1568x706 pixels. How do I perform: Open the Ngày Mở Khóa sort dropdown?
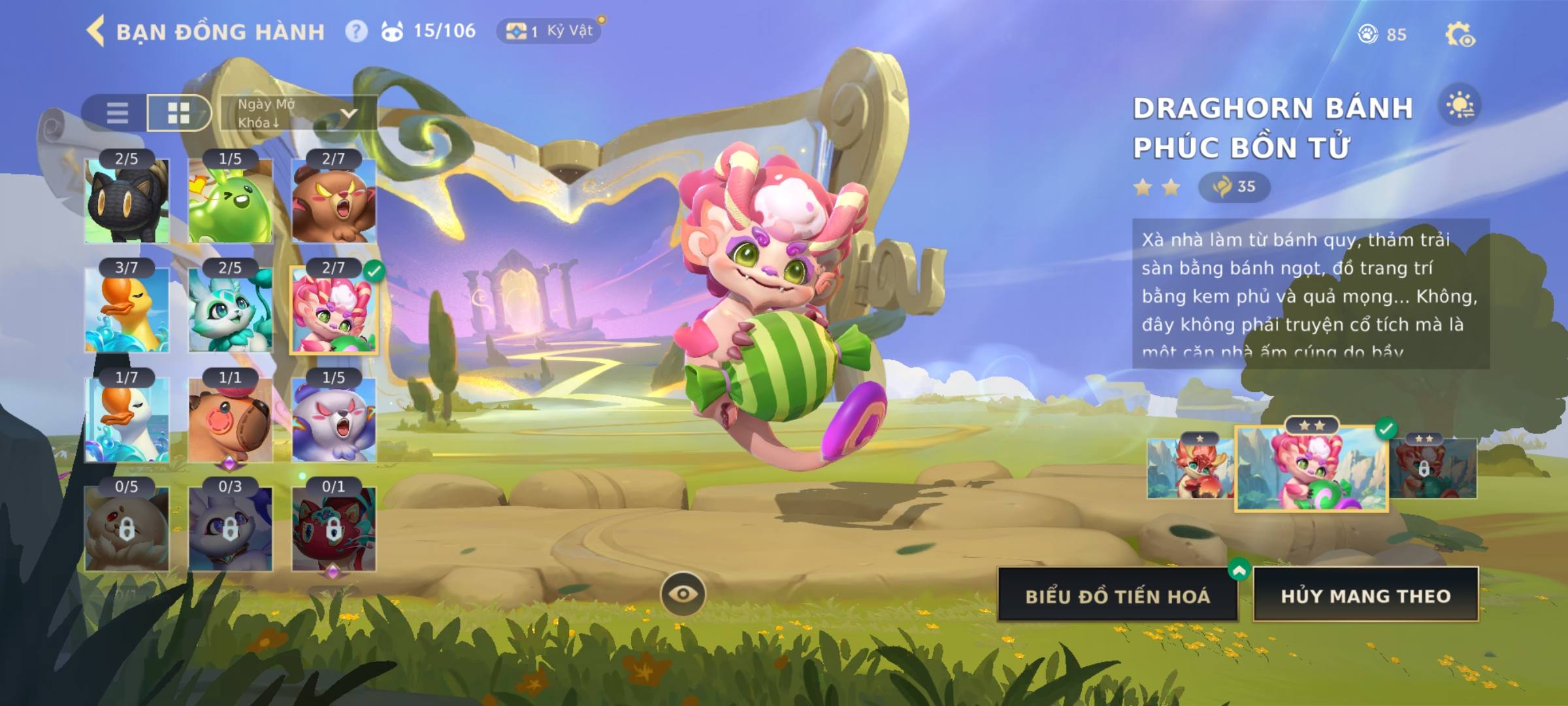point(298,113)
